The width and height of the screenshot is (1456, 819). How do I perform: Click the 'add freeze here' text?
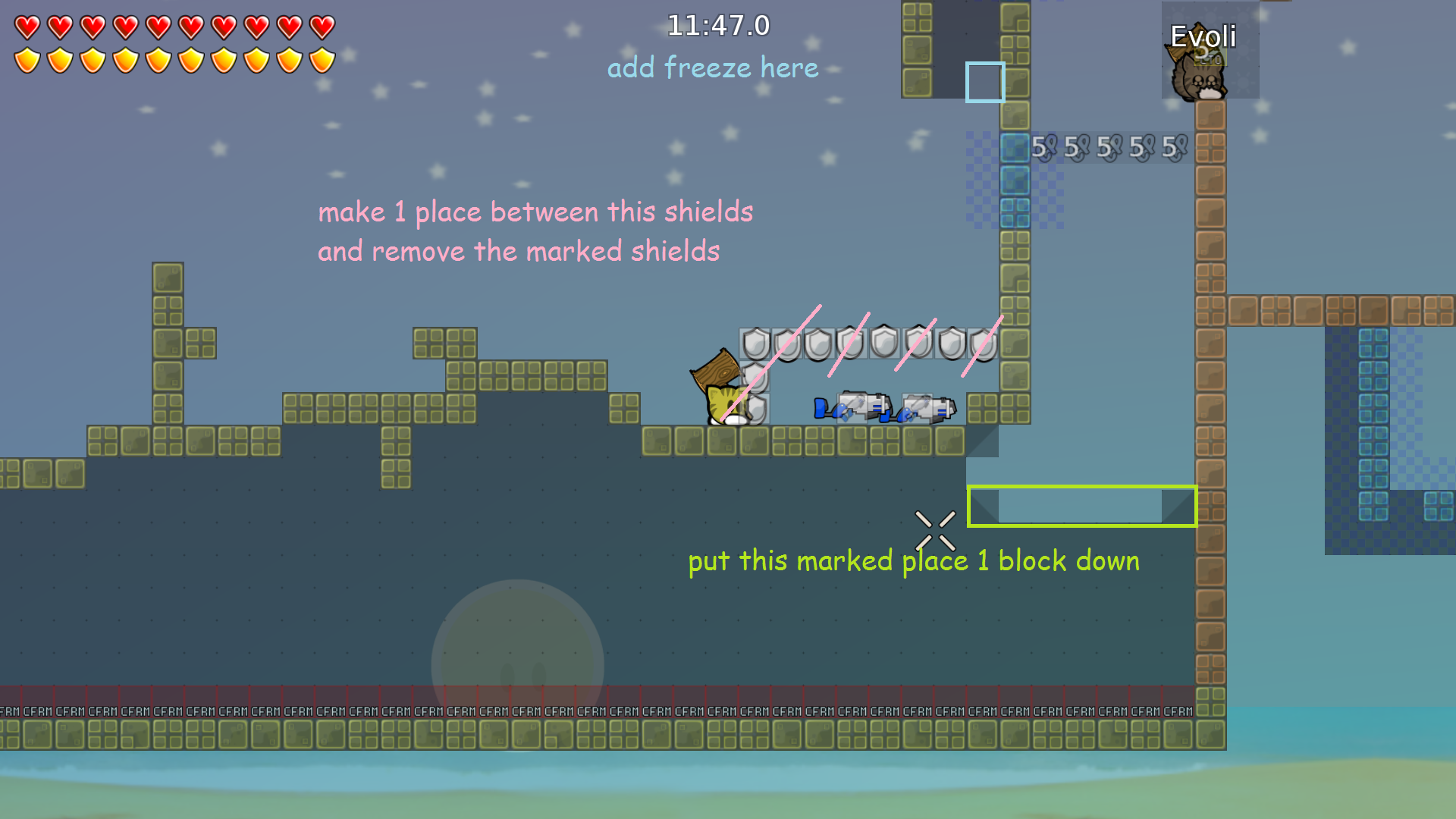point(713,67)
